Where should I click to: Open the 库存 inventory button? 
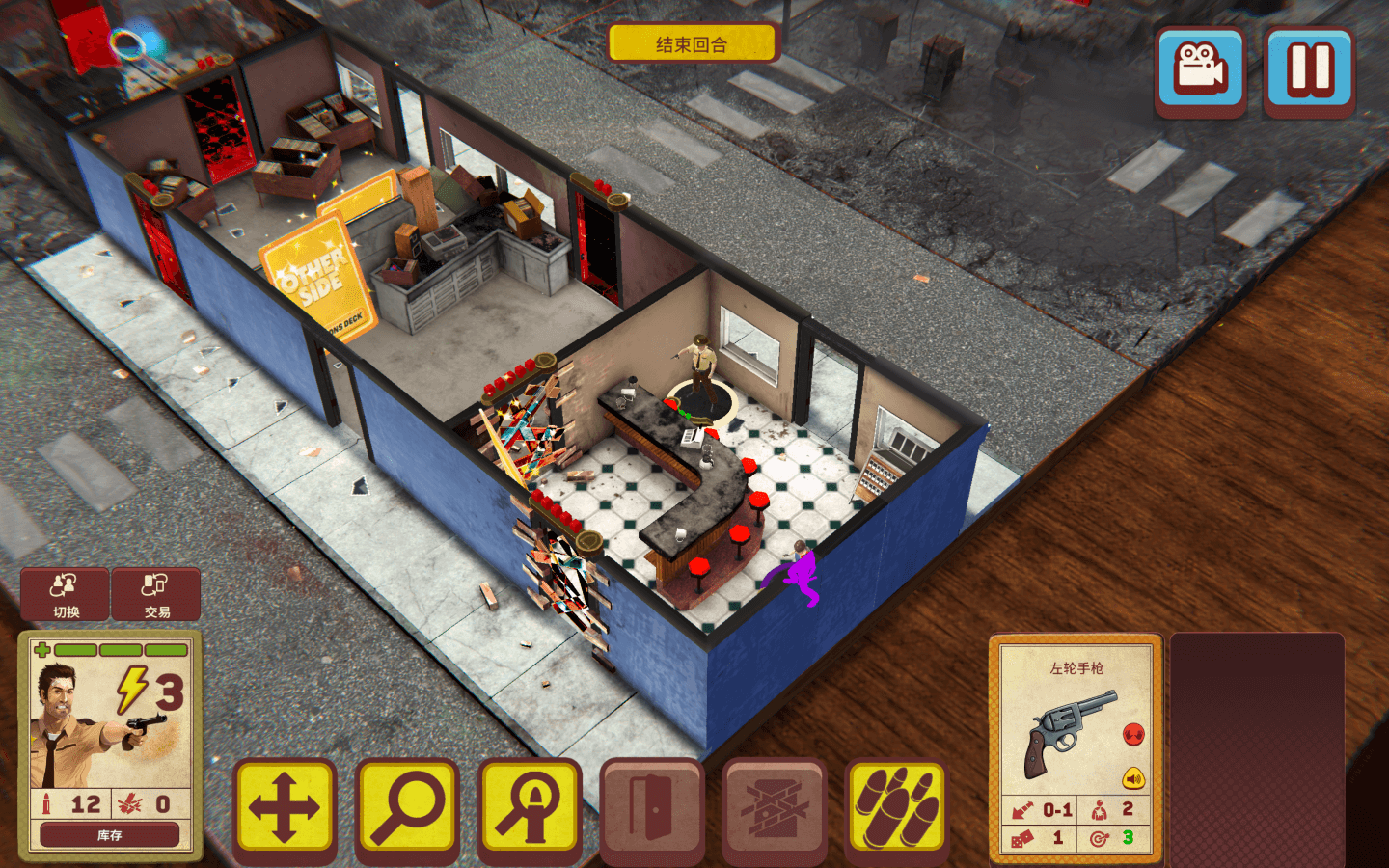(110, 835)
